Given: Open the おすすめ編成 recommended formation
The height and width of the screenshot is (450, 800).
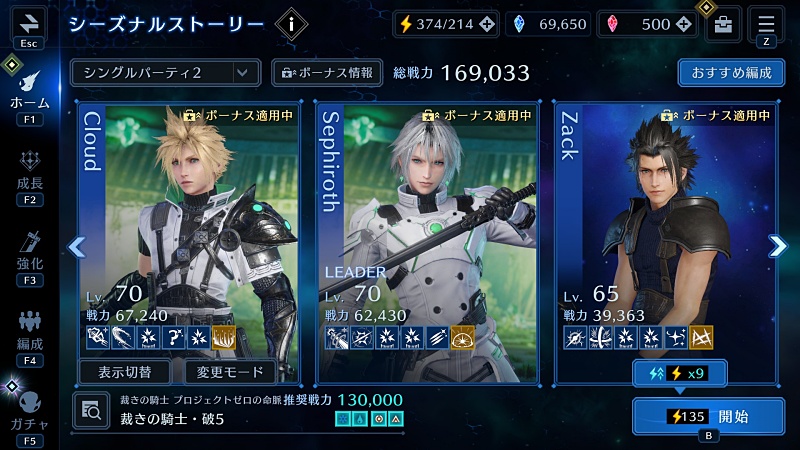Looking at the screenshot, I should click(730, 72).
